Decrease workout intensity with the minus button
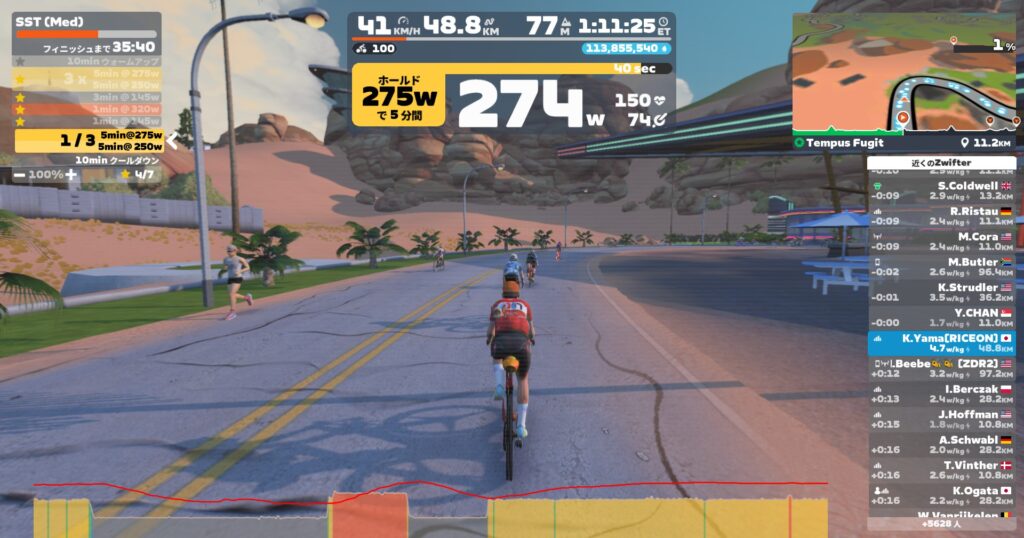 [x=20, y=175]
